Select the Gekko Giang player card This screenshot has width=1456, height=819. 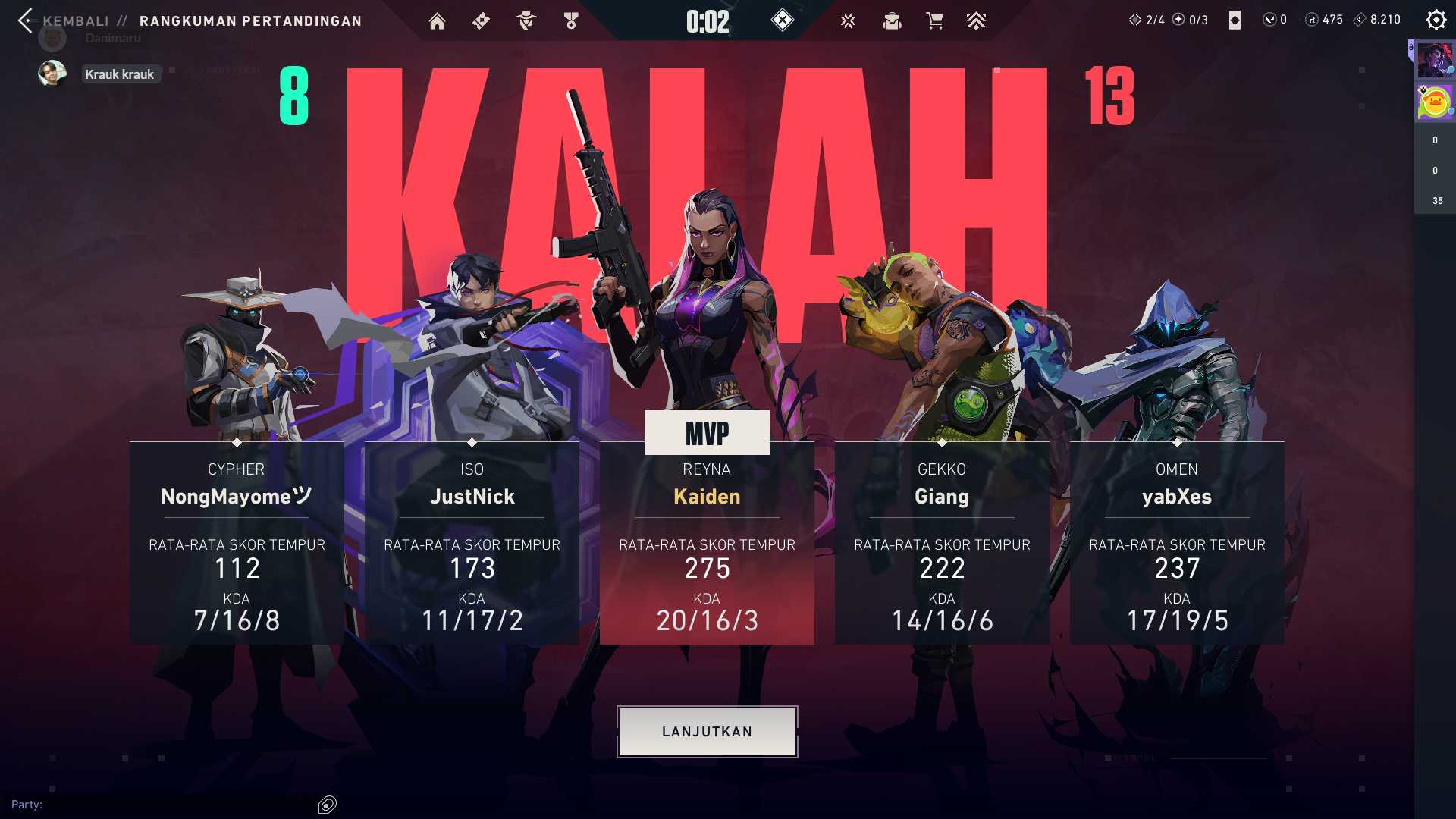[942, 543]
